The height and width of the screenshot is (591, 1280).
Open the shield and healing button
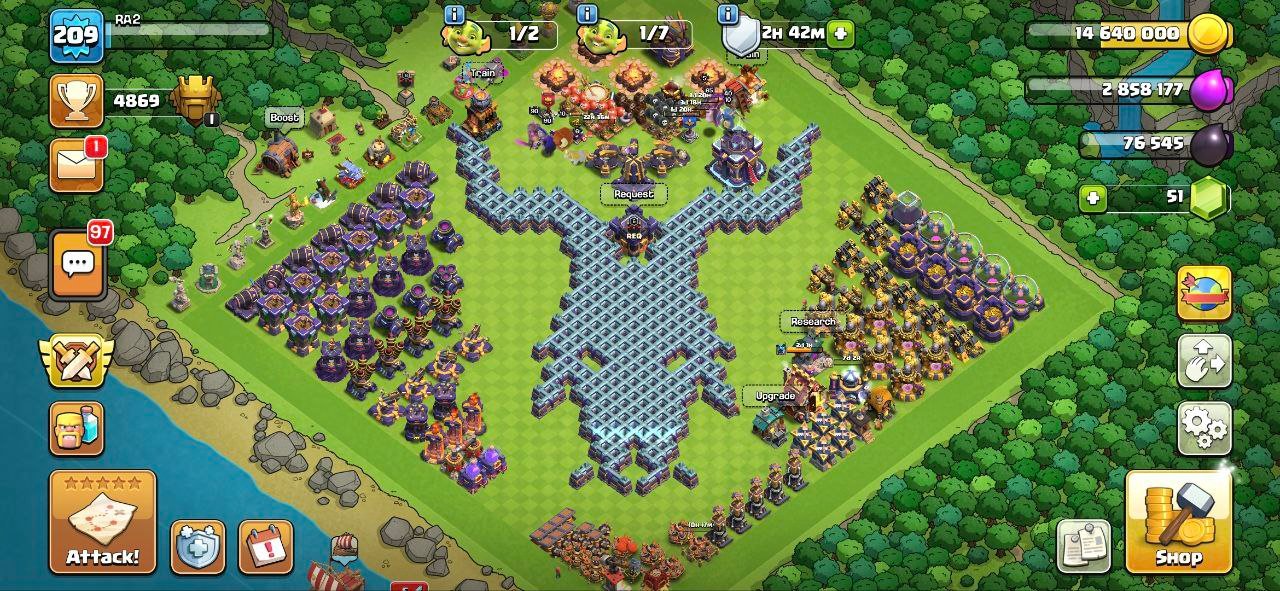(197, 547)
